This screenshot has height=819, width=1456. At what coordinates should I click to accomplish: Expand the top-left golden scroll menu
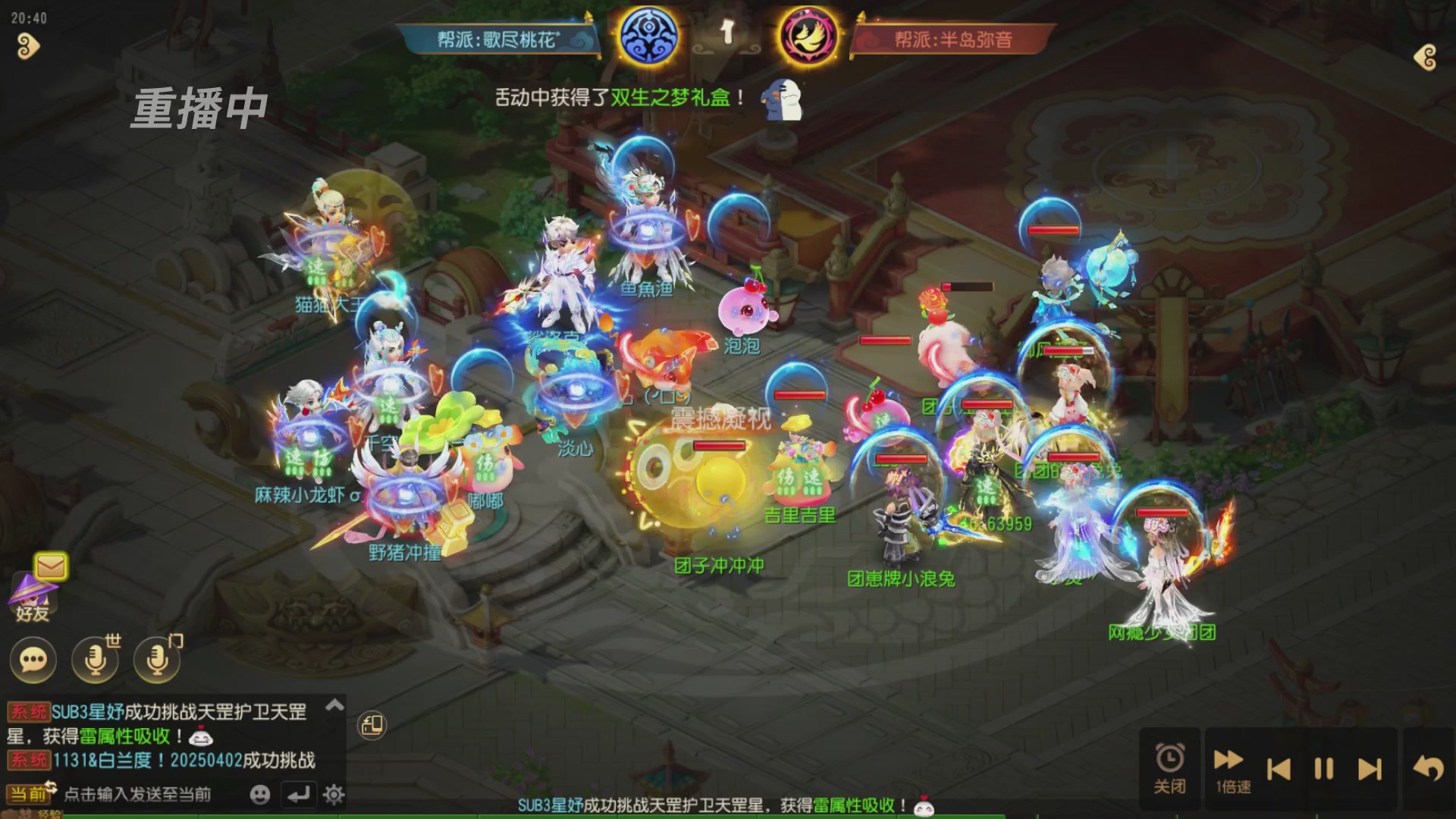coord(27,47)
